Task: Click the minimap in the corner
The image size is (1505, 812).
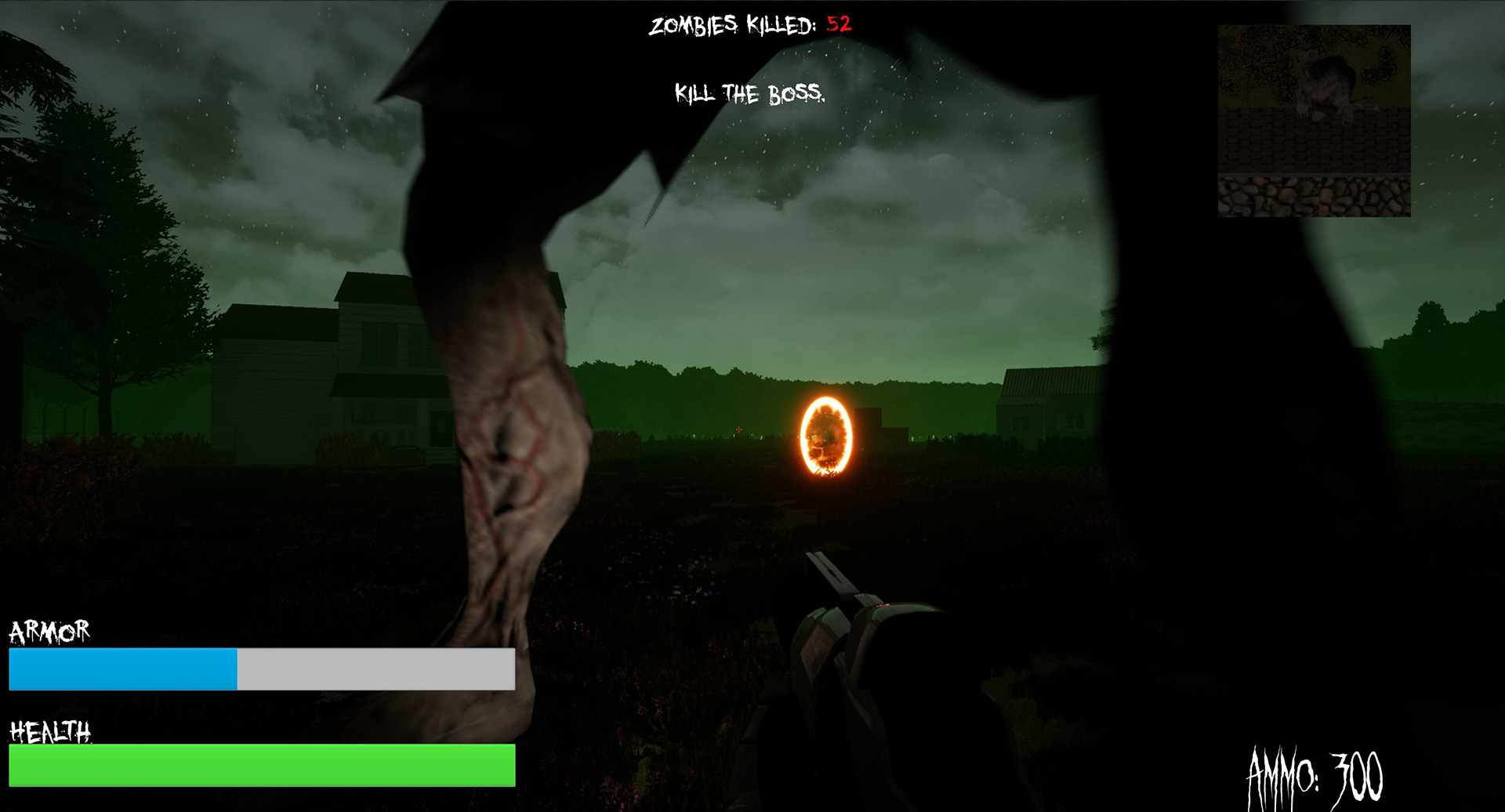Action: (1314, 121)
